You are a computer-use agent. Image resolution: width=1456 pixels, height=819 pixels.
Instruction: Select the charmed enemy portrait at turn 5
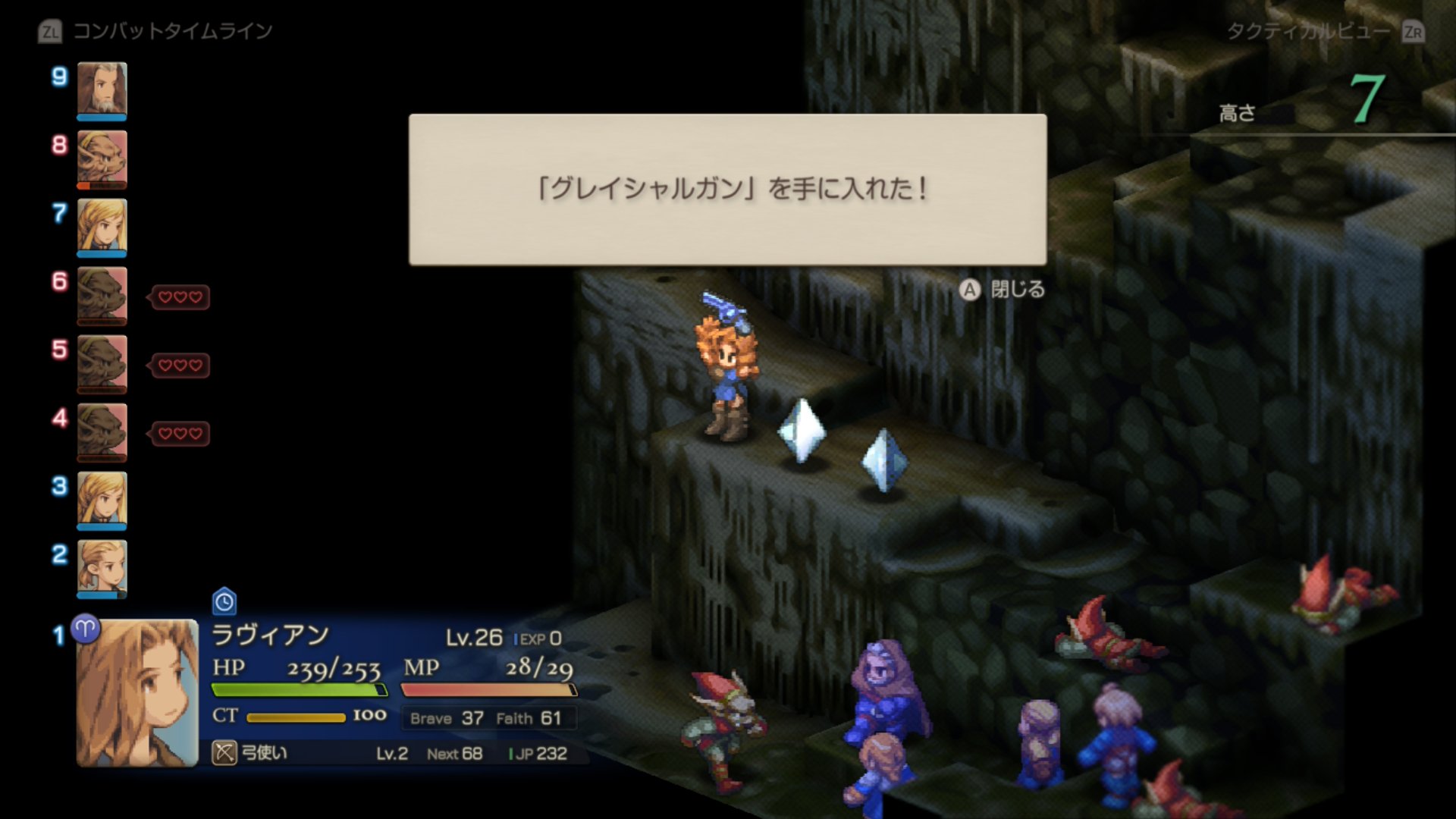coord(102,362)
